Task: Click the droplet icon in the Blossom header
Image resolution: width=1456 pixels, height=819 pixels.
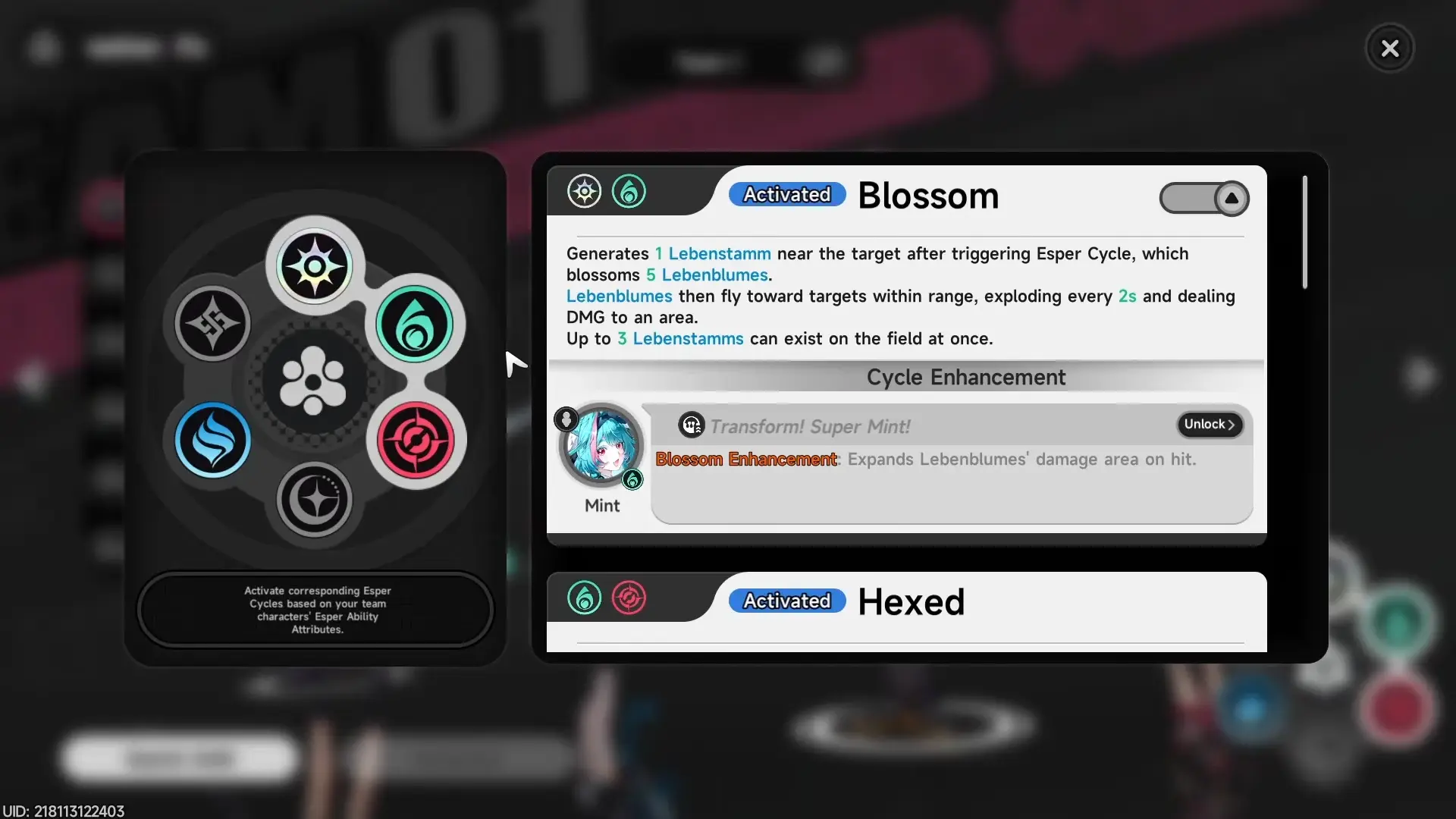Action: click(x=629, y=191)
